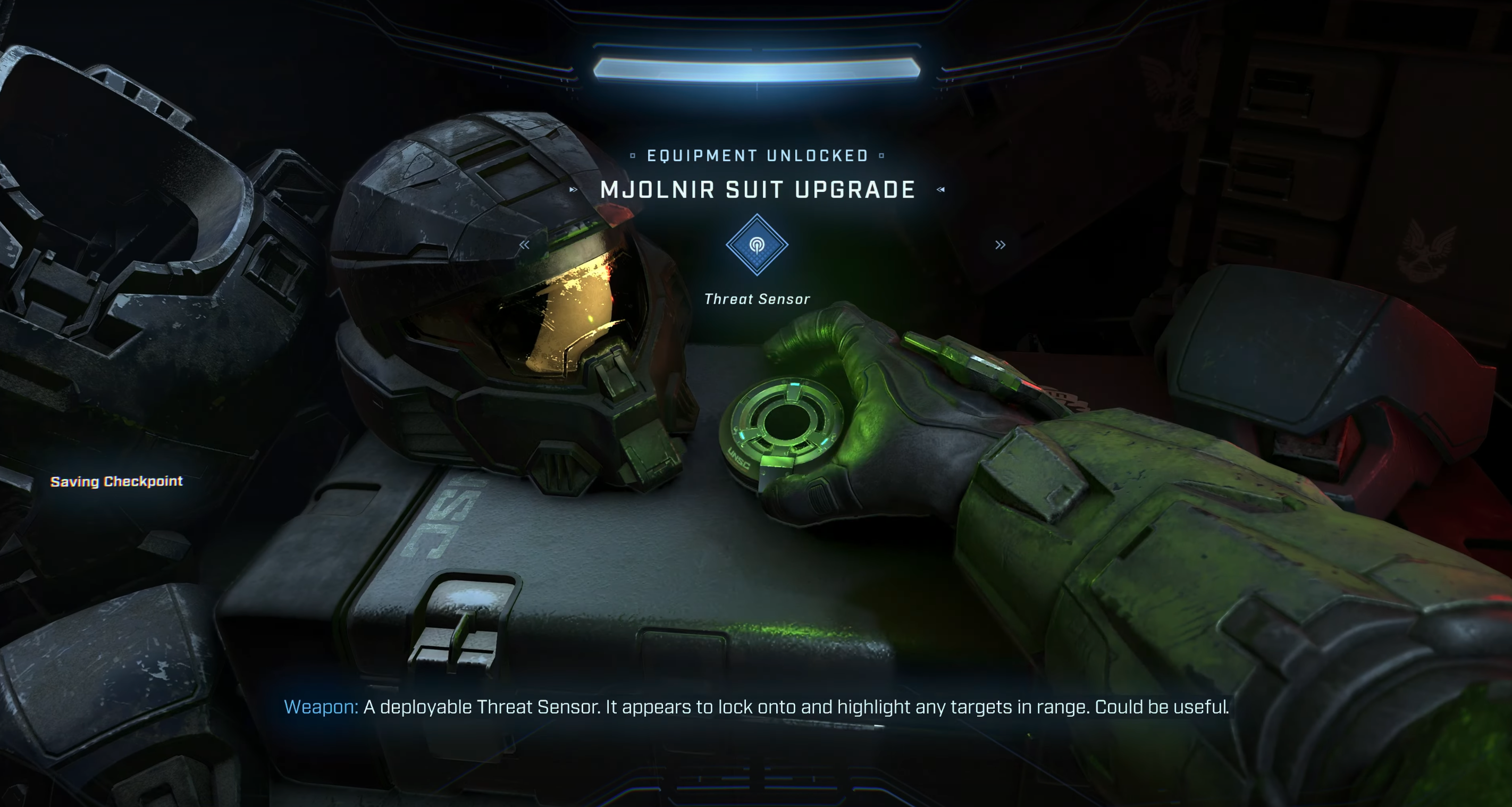Select the Threat Sensor diamond icon

click(x=757, y=245)
